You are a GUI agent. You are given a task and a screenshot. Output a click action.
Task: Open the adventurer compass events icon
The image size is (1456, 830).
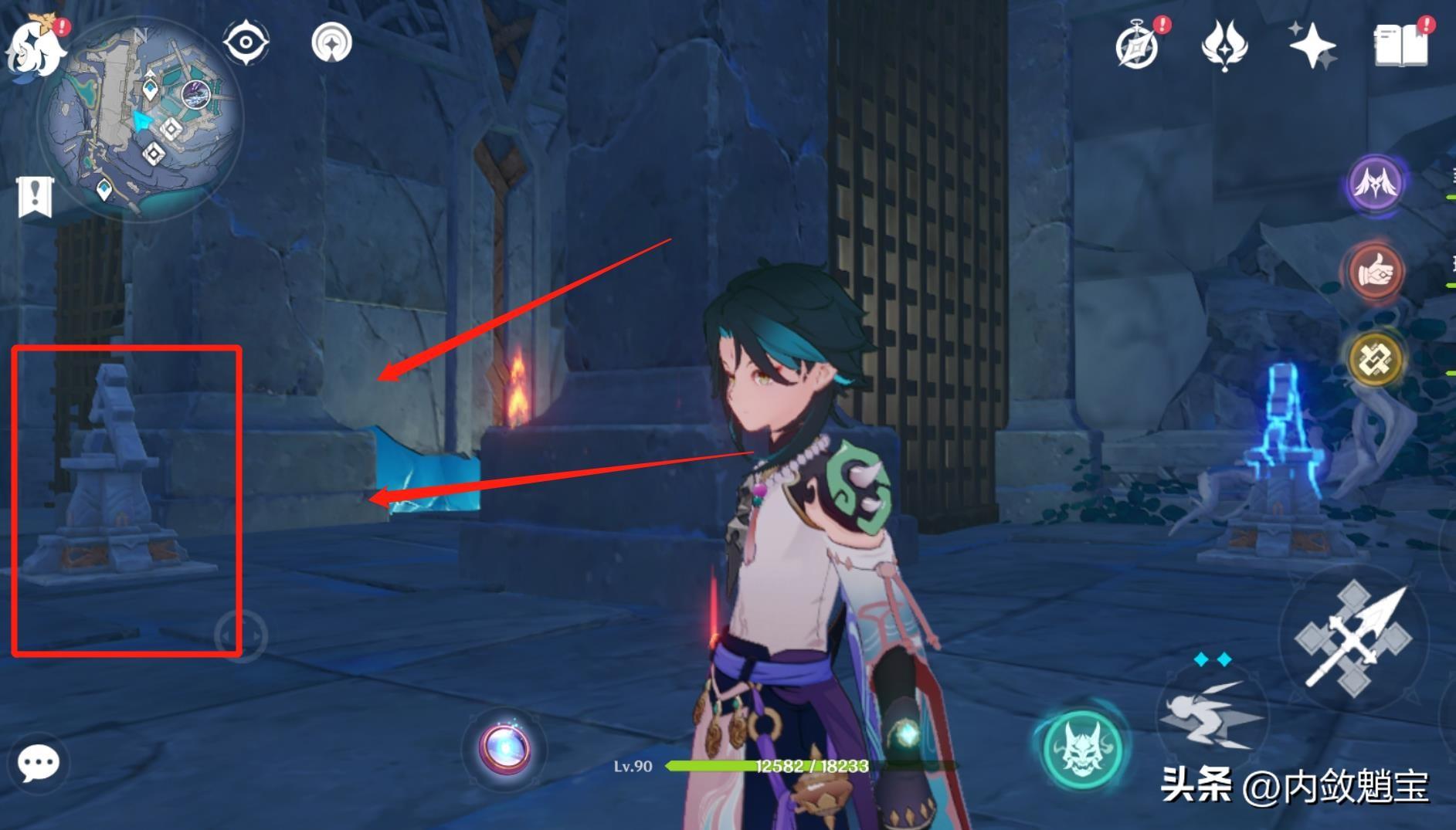coord(1138,46)
